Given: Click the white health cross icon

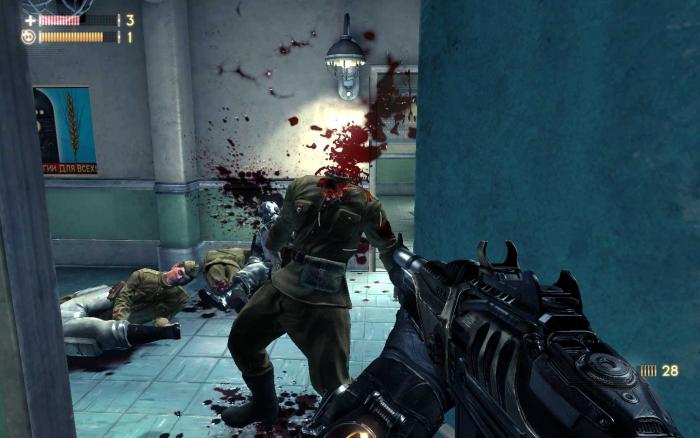Looking at the screenshot, I should (29, 19).
